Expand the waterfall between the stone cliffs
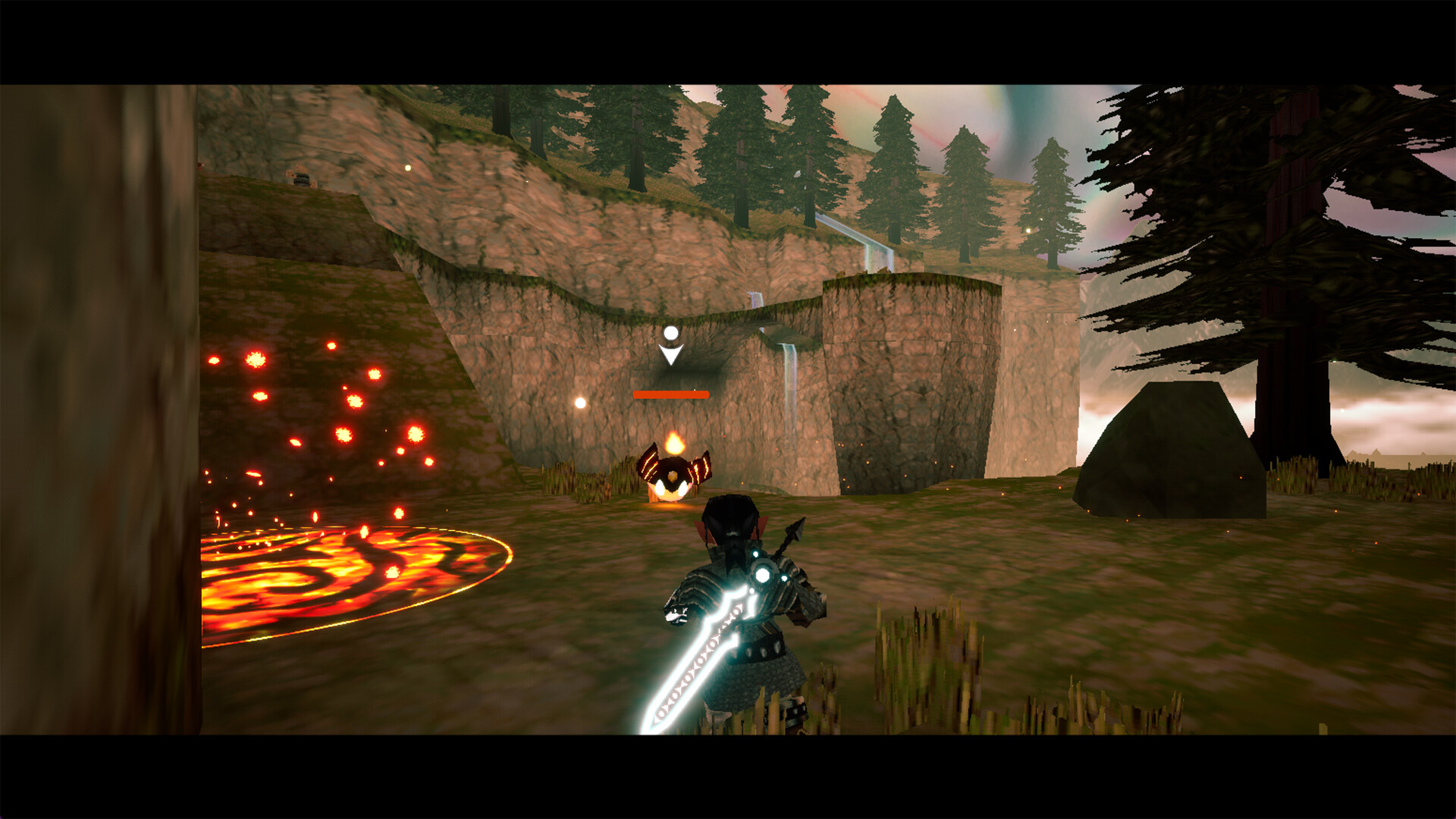This screenshot has height=819, width=1456. pyautogui.click(x=789, y=364)
